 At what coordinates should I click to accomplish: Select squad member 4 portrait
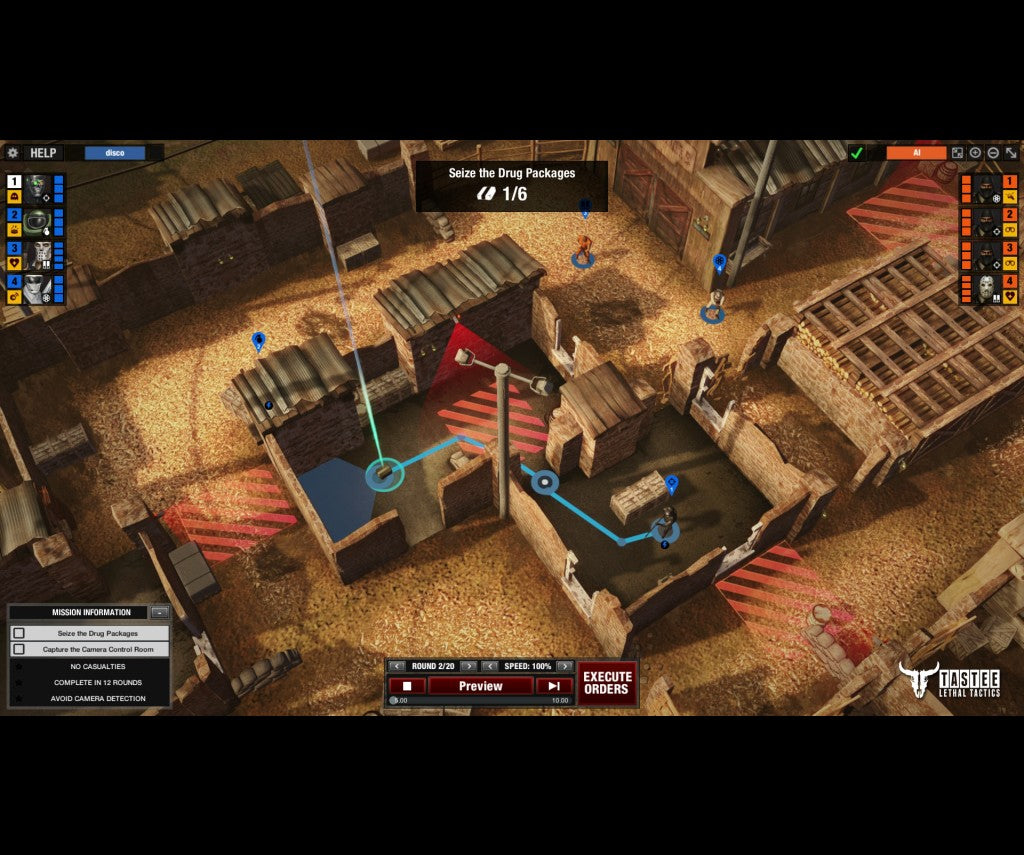click(38, 288)
